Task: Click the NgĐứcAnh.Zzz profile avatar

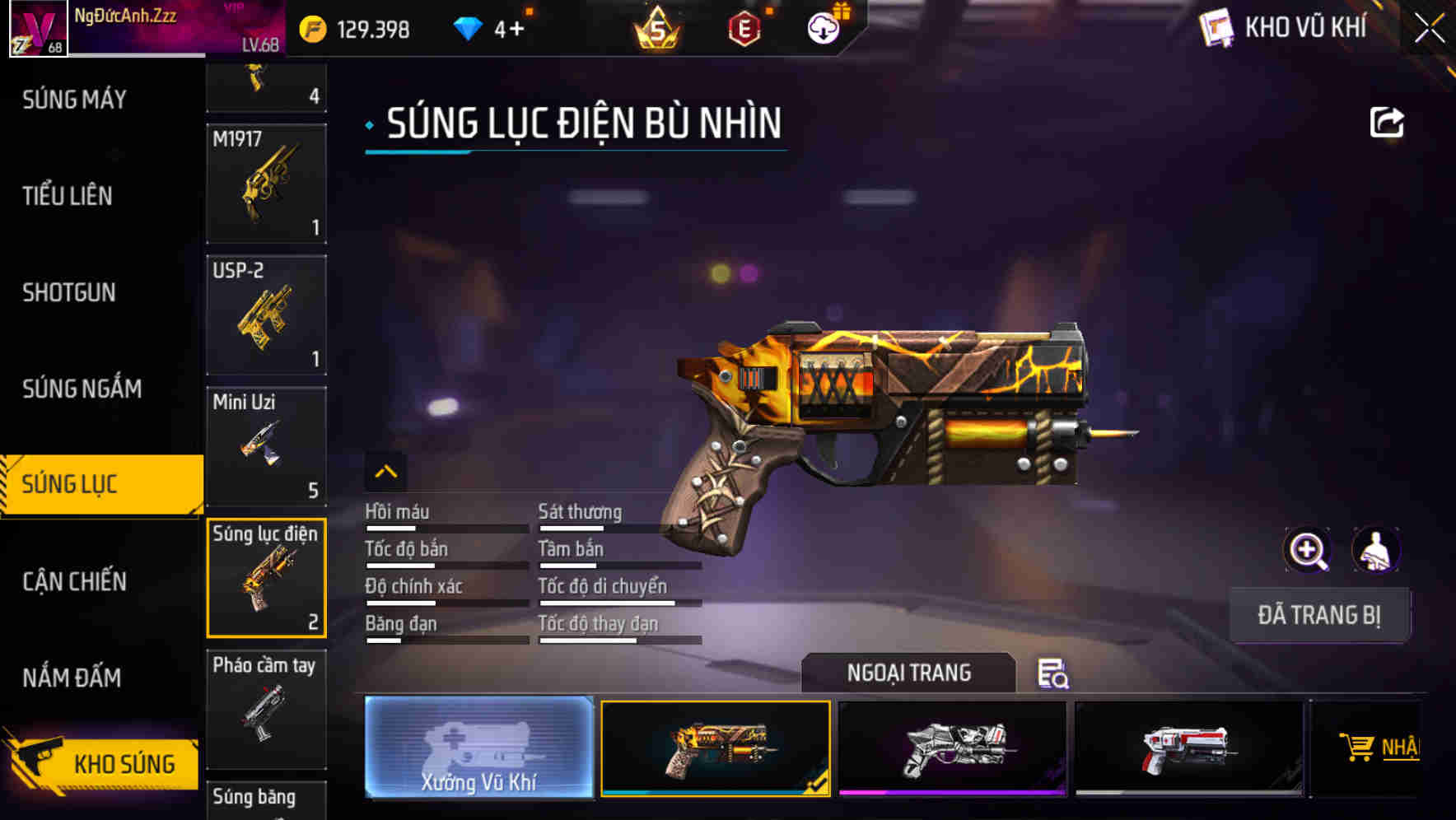Action: (x=37, y=27)
